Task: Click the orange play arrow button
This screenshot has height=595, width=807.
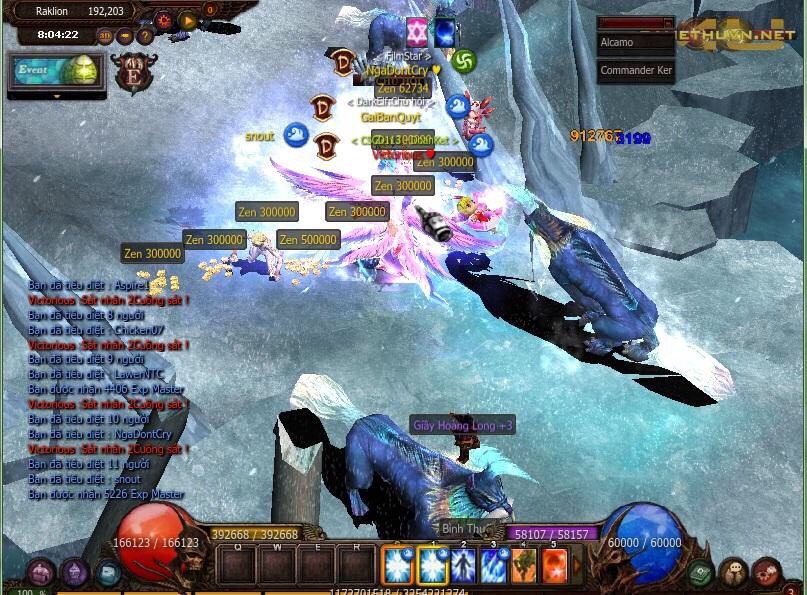Action: (187, 20)
